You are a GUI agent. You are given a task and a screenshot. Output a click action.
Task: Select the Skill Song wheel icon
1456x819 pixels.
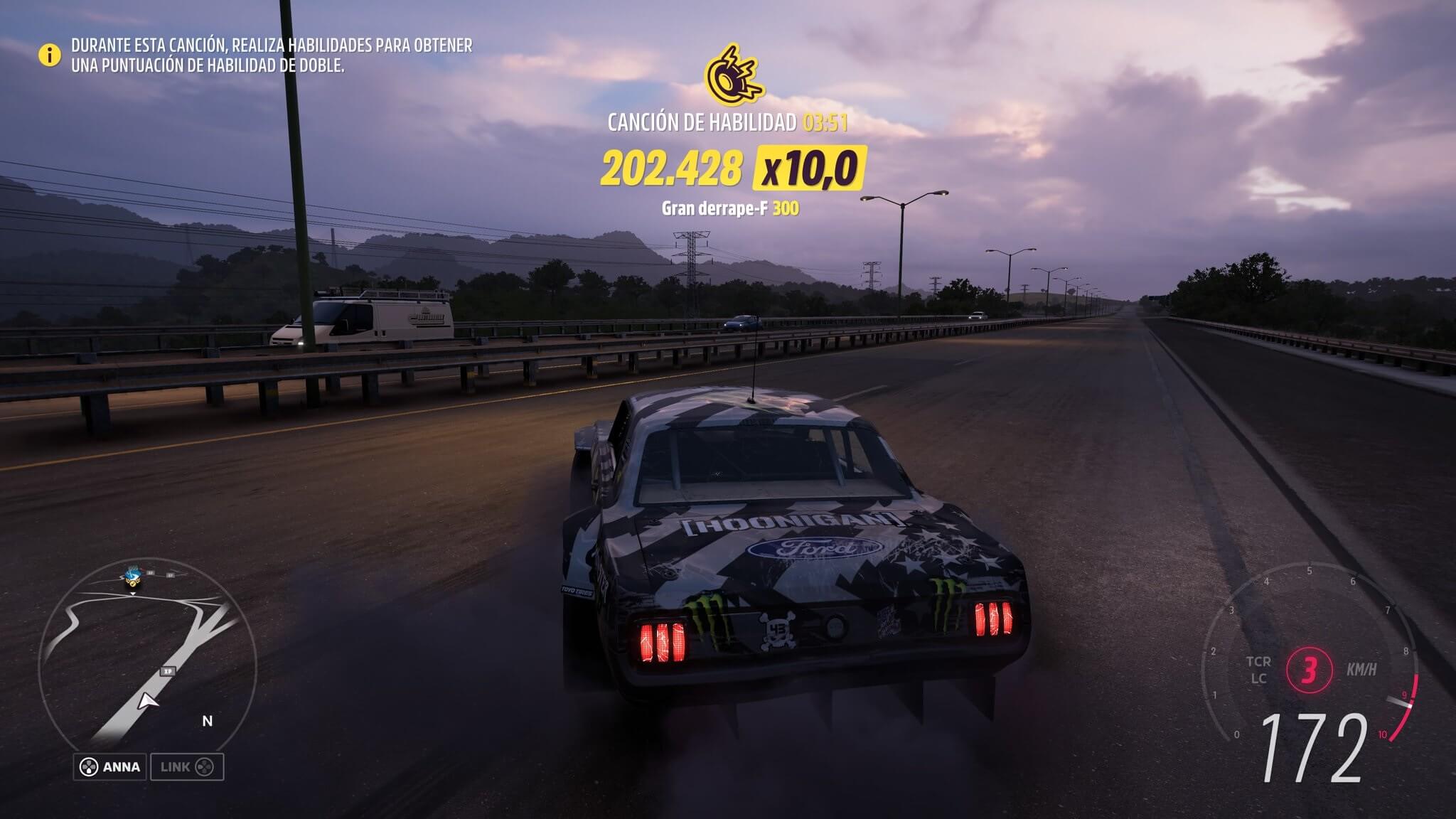(x=733, y=75)
